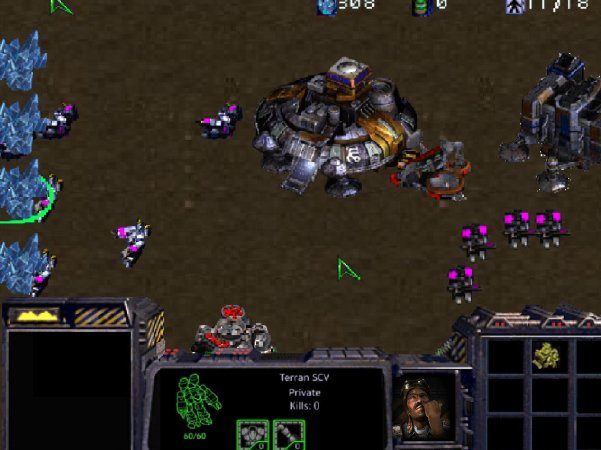The height and width of the screenshot is (450, 601).
Task: Select the SCV pilot portrait
Action: coord(422,404)
